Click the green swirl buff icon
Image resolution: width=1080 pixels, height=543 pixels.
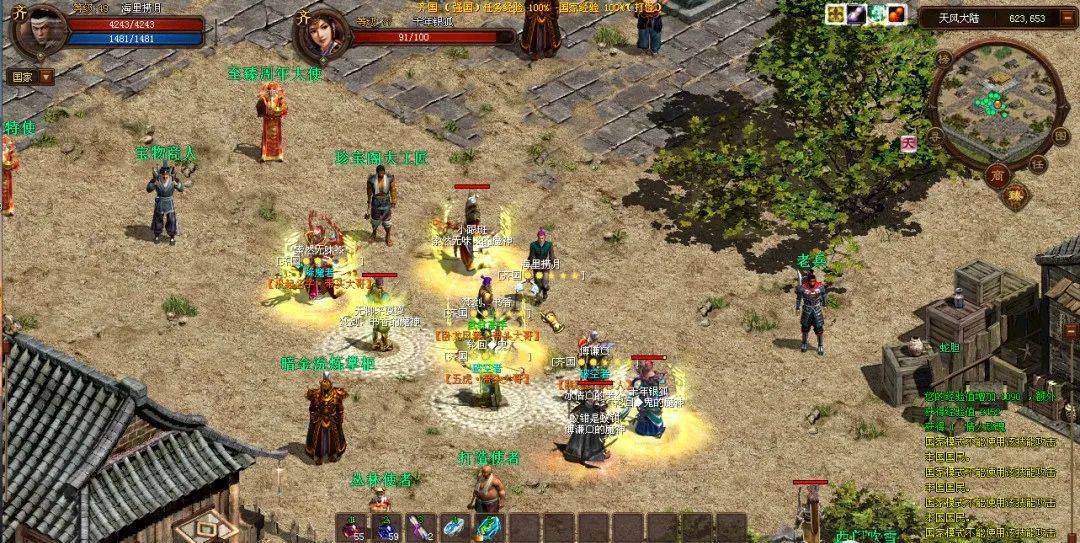pos(878,14)
